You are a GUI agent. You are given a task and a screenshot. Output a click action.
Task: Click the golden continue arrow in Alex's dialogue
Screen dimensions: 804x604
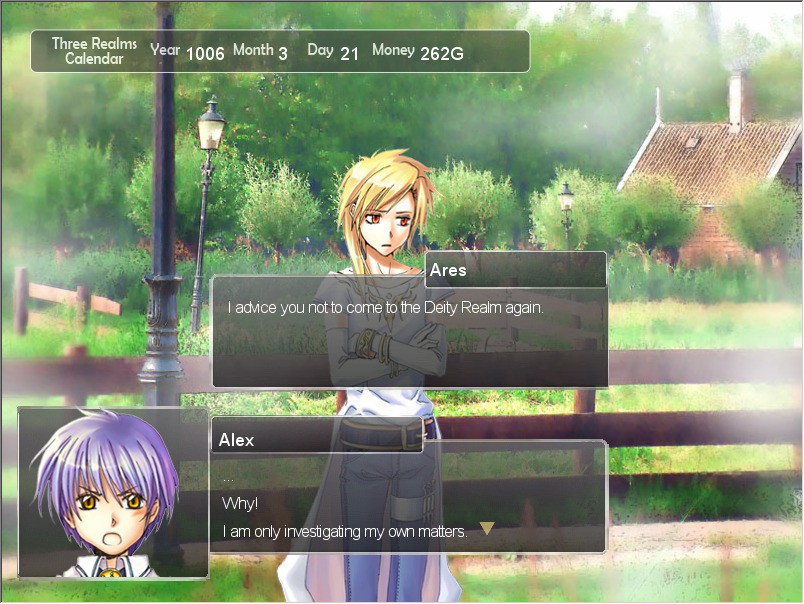point(487,528)
